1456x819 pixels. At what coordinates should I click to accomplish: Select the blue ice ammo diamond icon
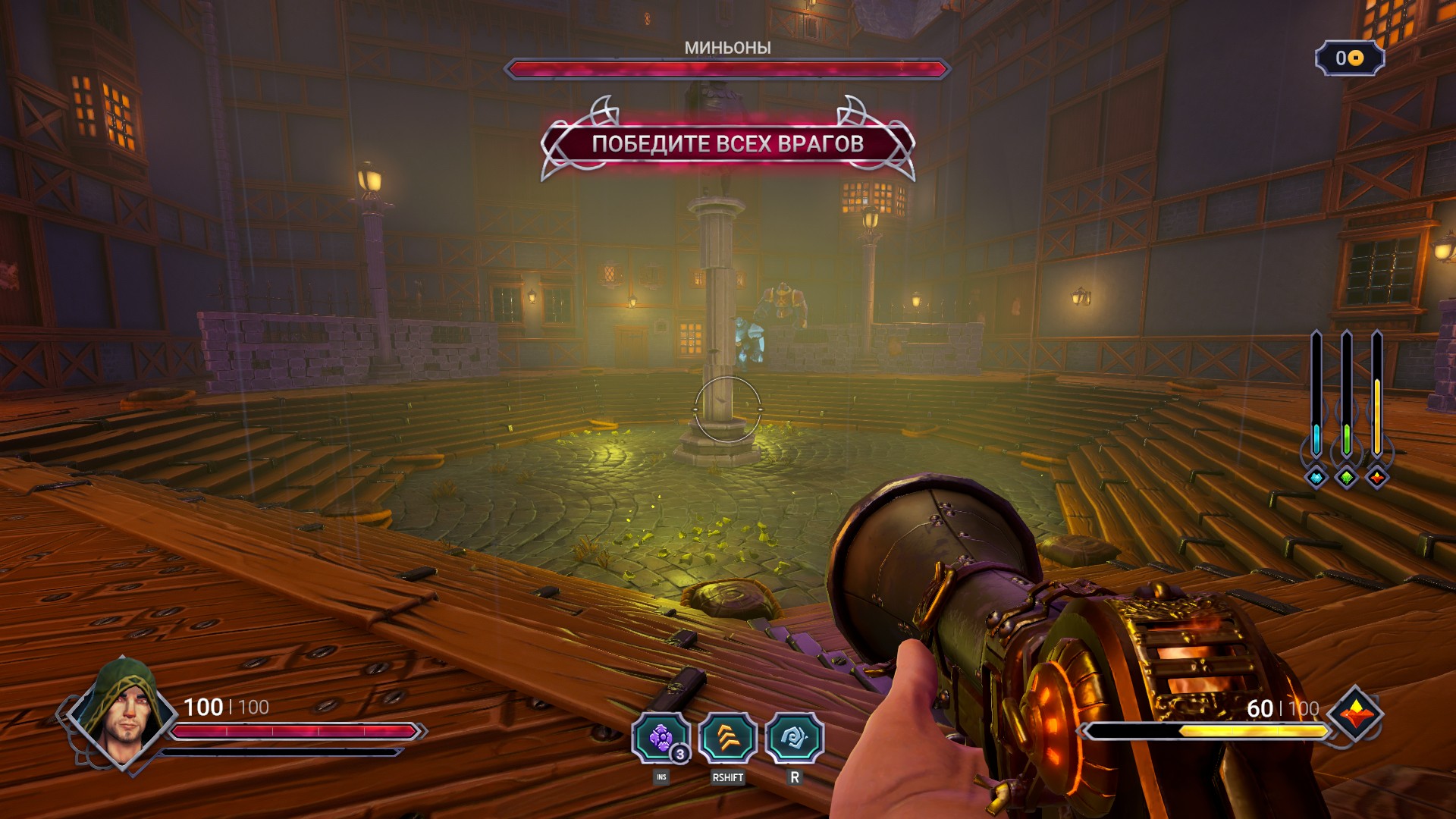point(1316,478)
